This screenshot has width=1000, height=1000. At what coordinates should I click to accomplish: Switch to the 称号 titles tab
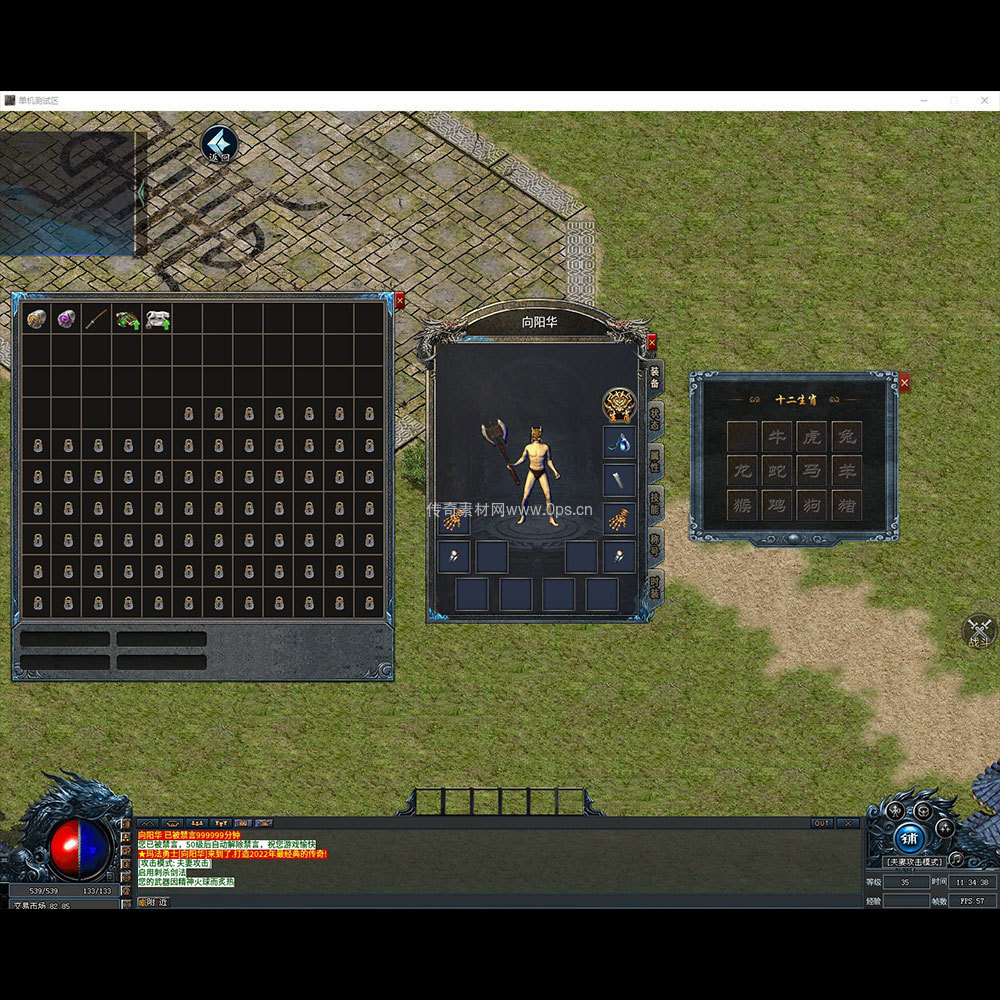tap(655, 544)
